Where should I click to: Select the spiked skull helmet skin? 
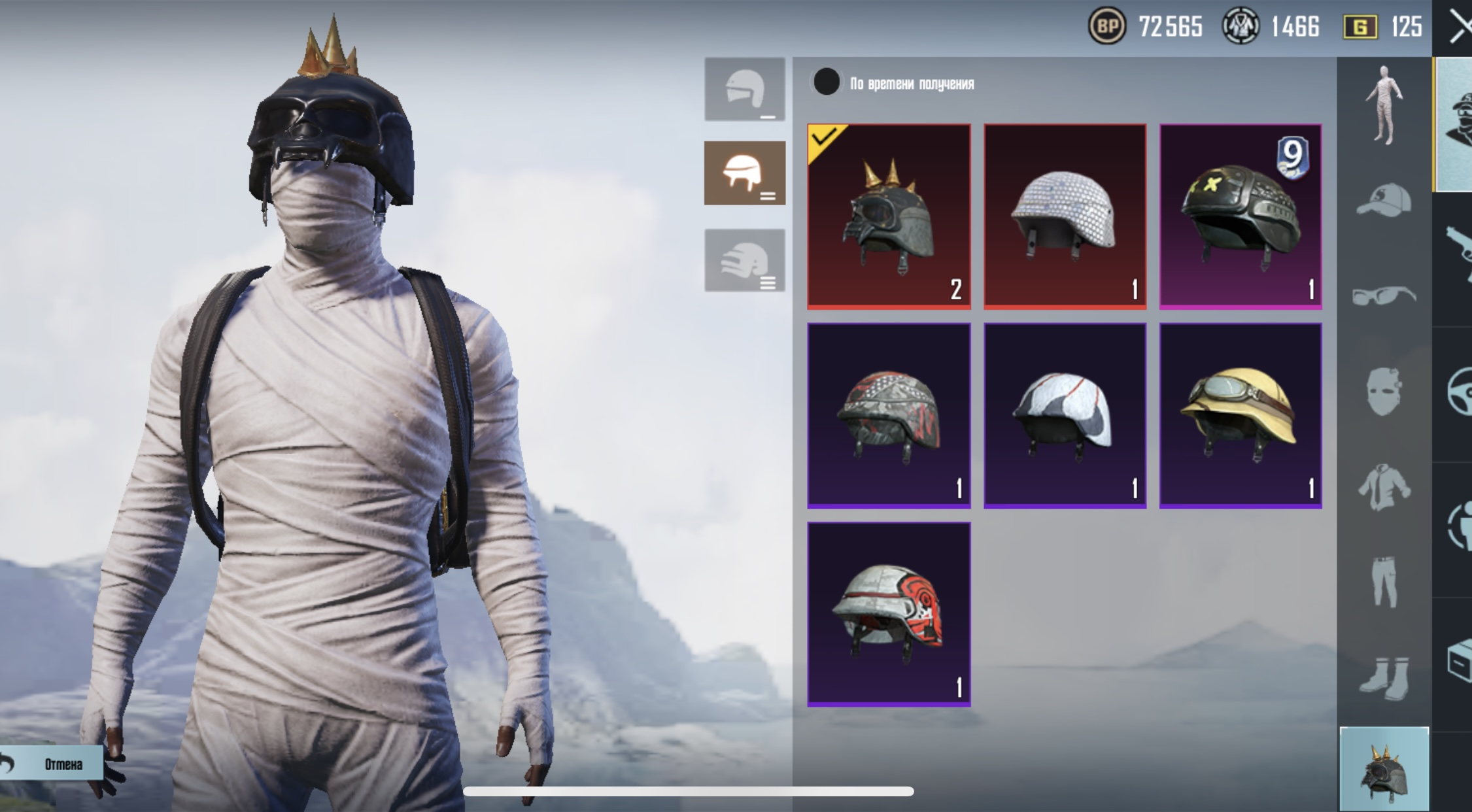(x=889, y=216)
